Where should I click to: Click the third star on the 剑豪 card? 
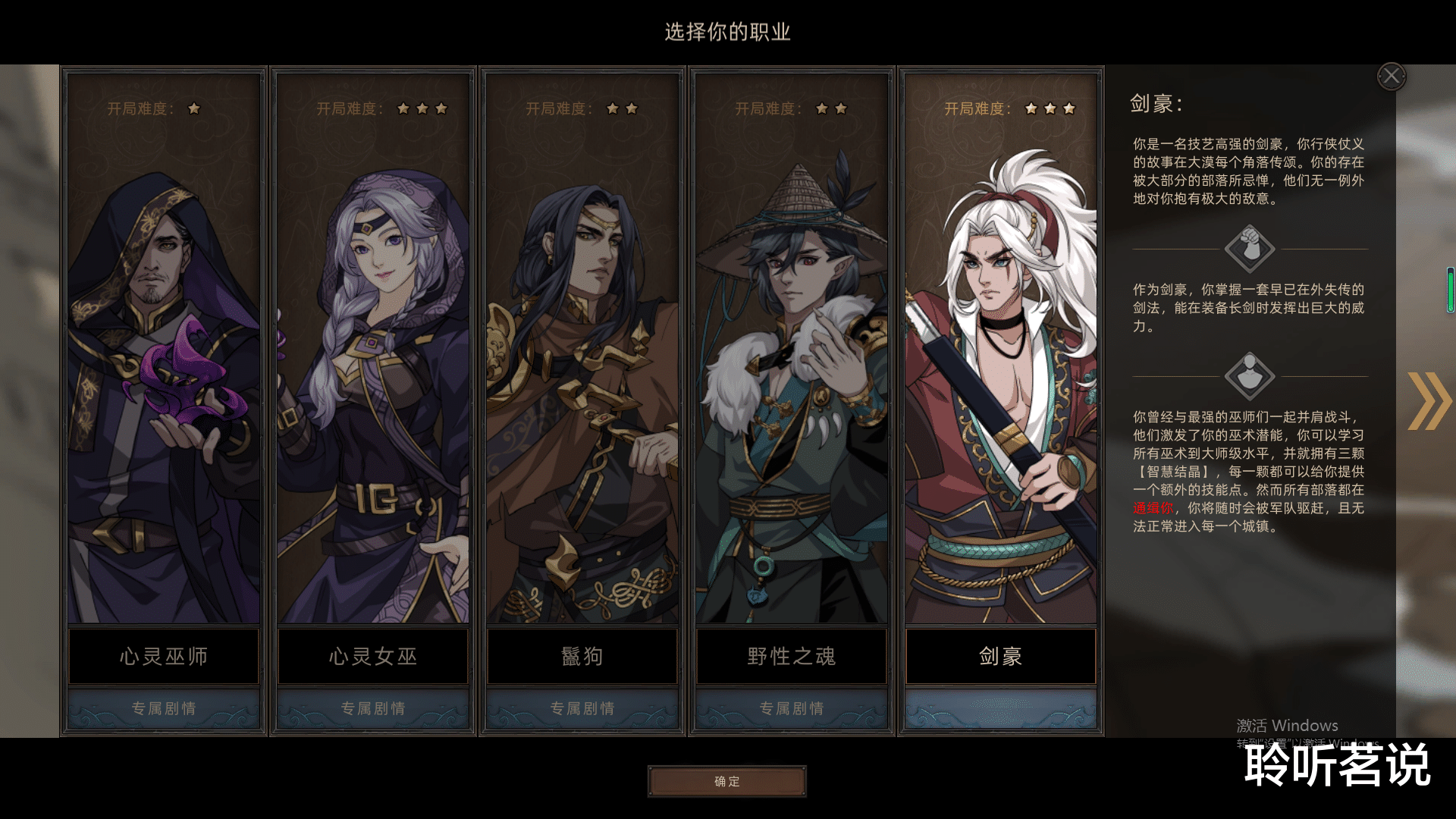1069,108
